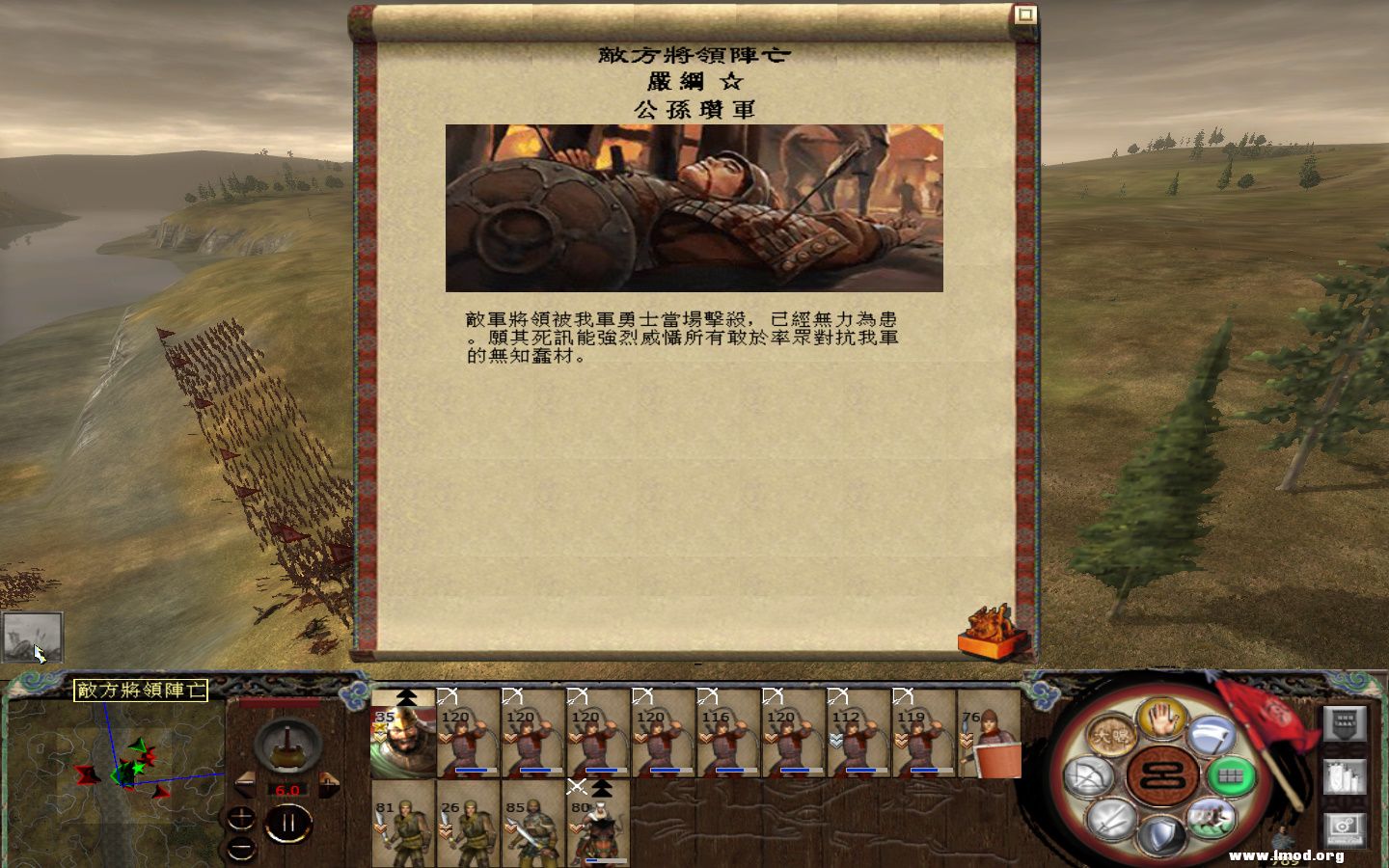Select the first 120-man archer unit card

(x=470, y=743)
